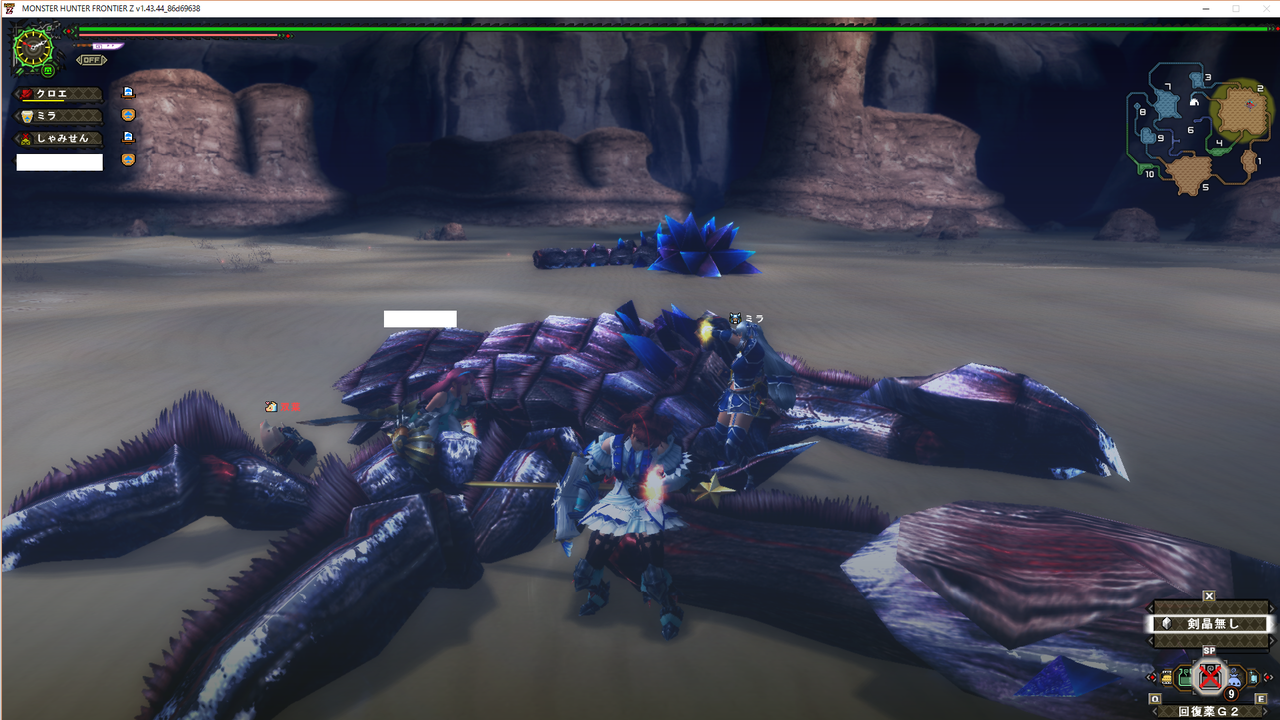
Task: Click the white chat input box below the party list
Action: (60, 161)
